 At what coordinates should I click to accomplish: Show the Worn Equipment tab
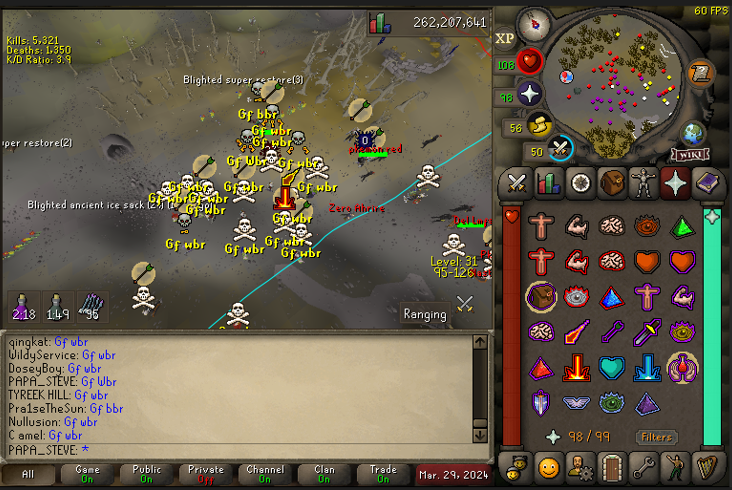(644, 183)
